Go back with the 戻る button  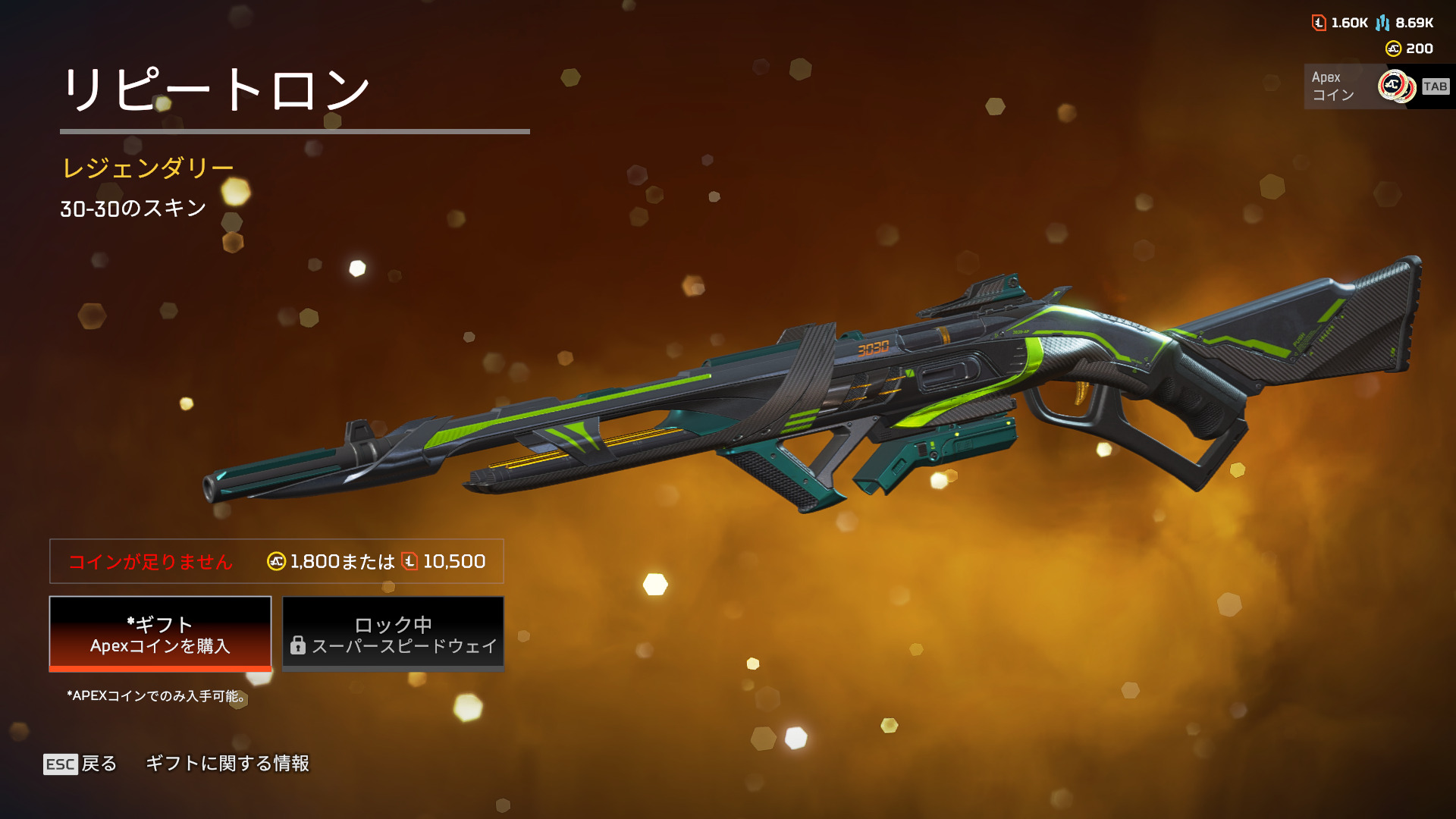click(80, 764)
